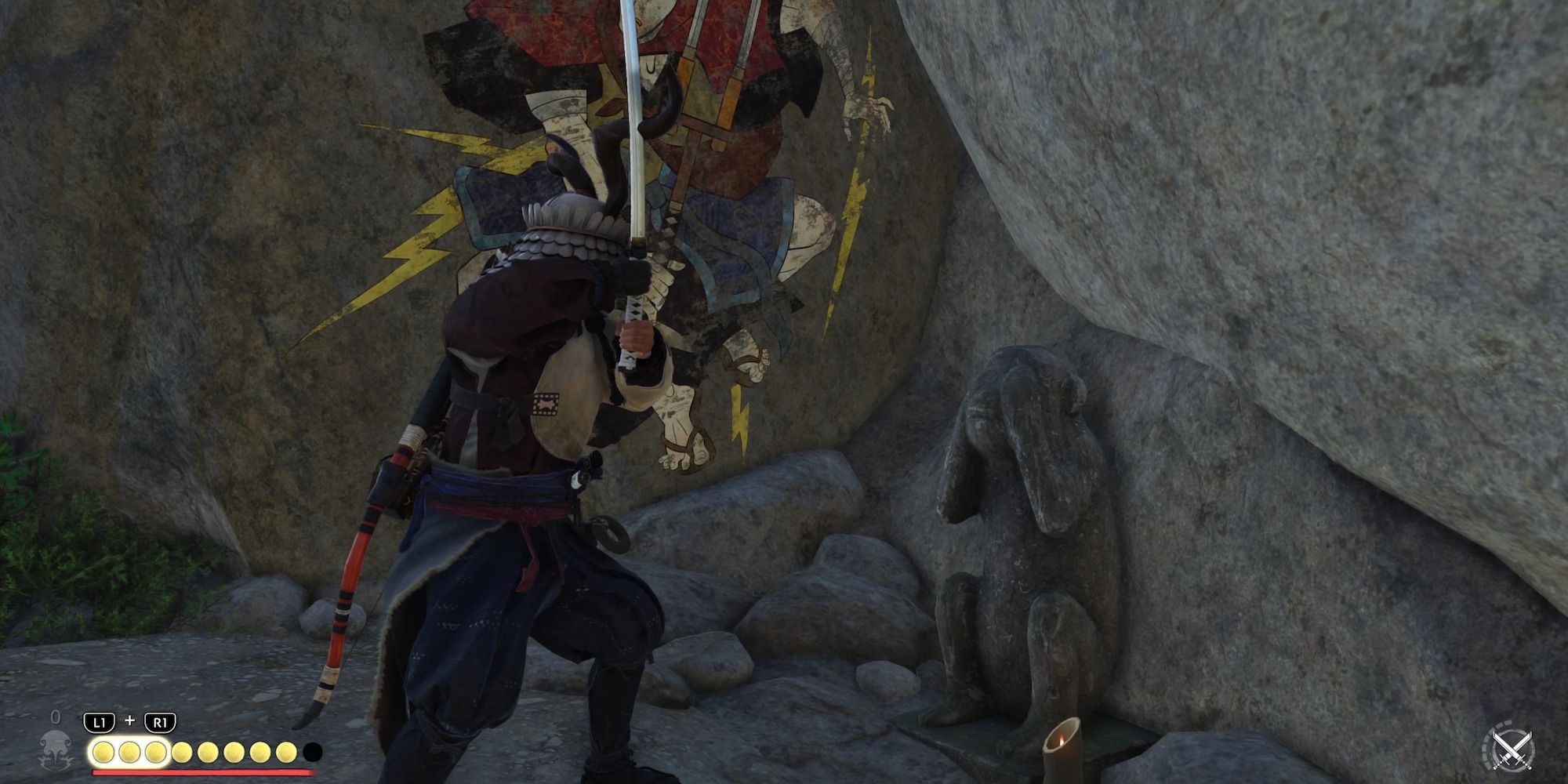The height and width of the screenshot is (784, 1568).
Task: Select the ghost emblem beside the kill counter
Action: point(55,748)
